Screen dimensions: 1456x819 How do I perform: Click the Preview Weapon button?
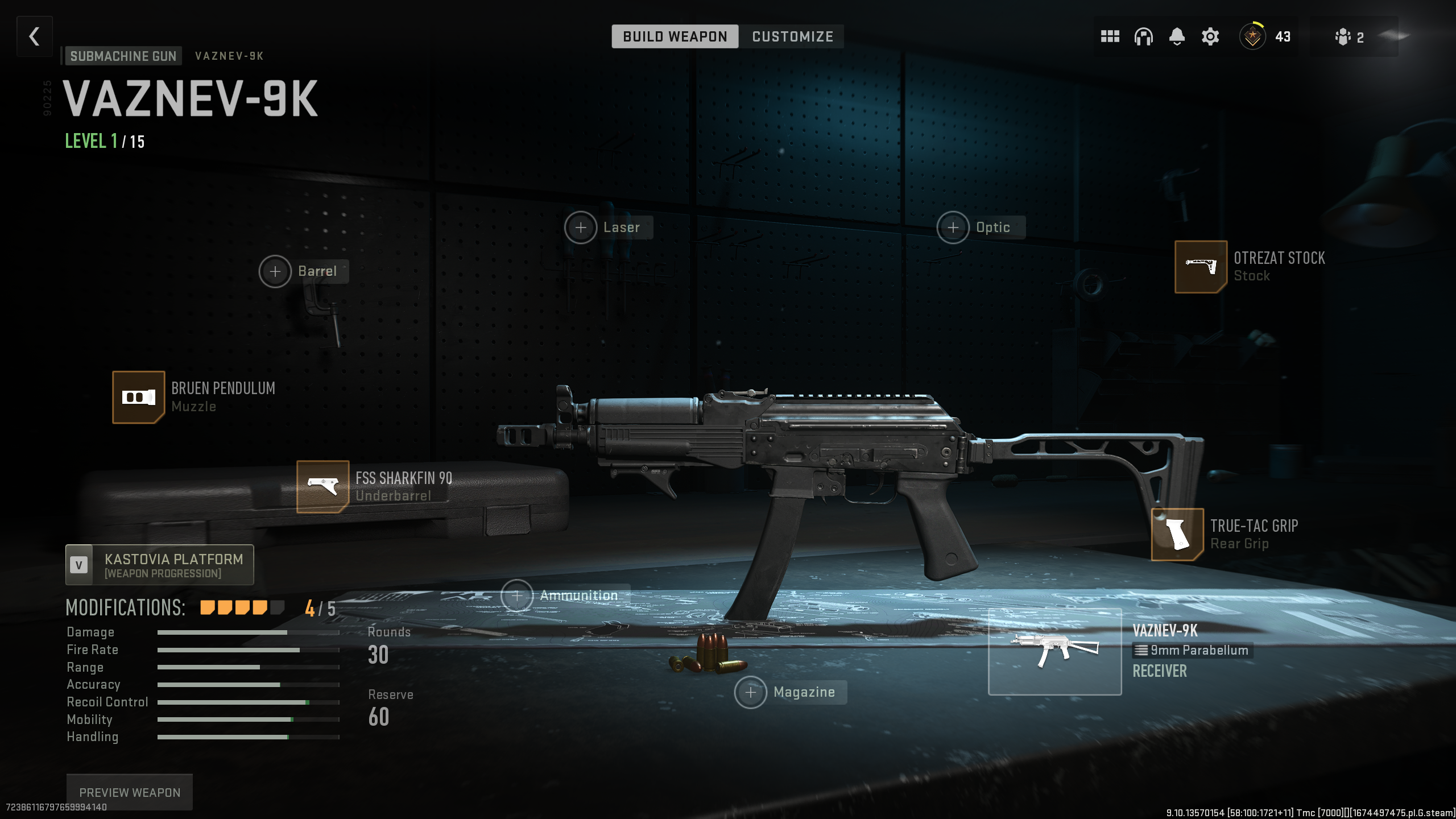[129, 792]
